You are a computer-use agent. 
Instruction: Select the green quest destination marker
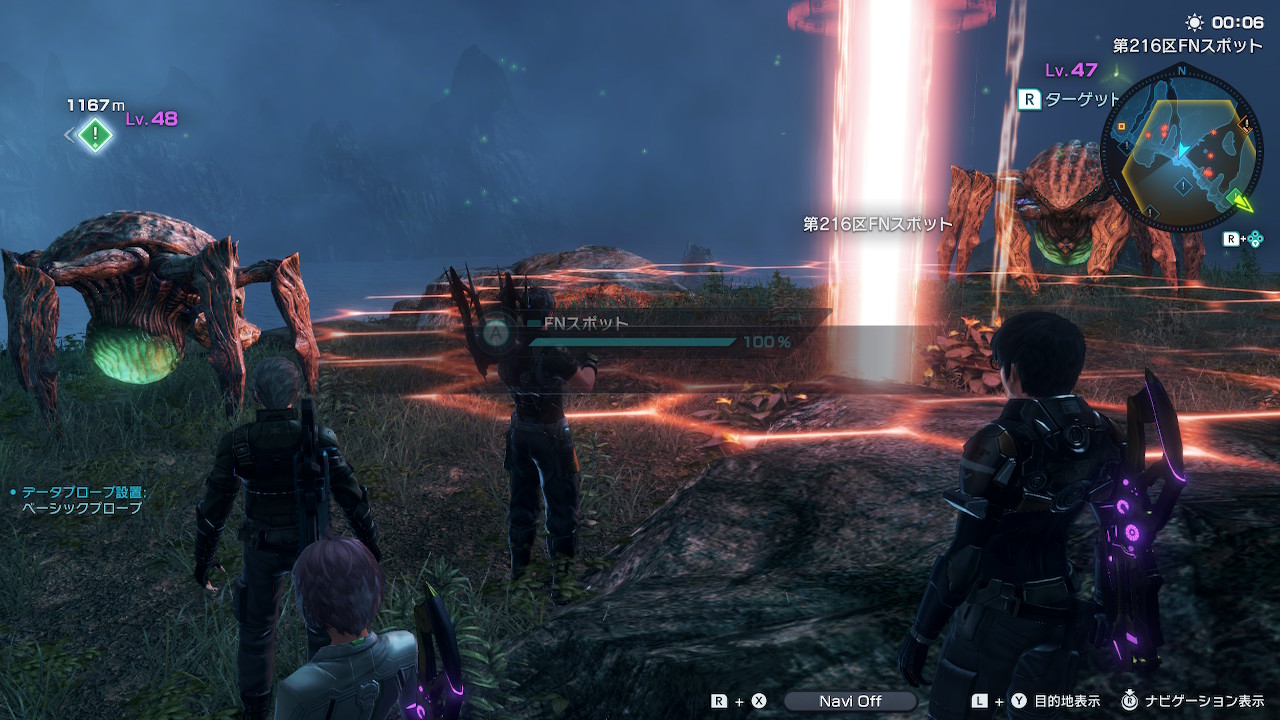point(95,134)
